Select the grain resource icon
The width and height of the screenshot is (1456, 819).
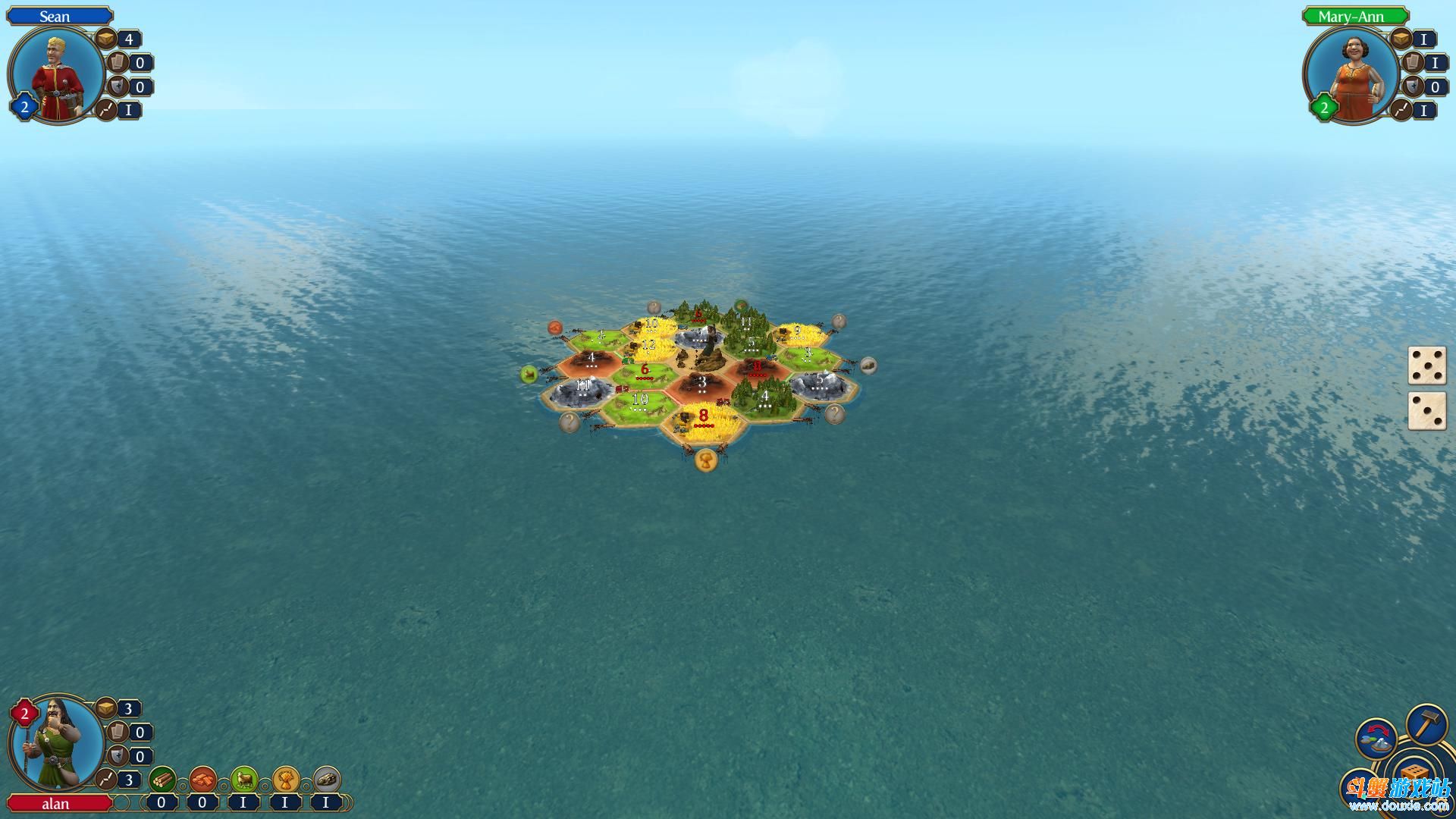pos(285,779)
